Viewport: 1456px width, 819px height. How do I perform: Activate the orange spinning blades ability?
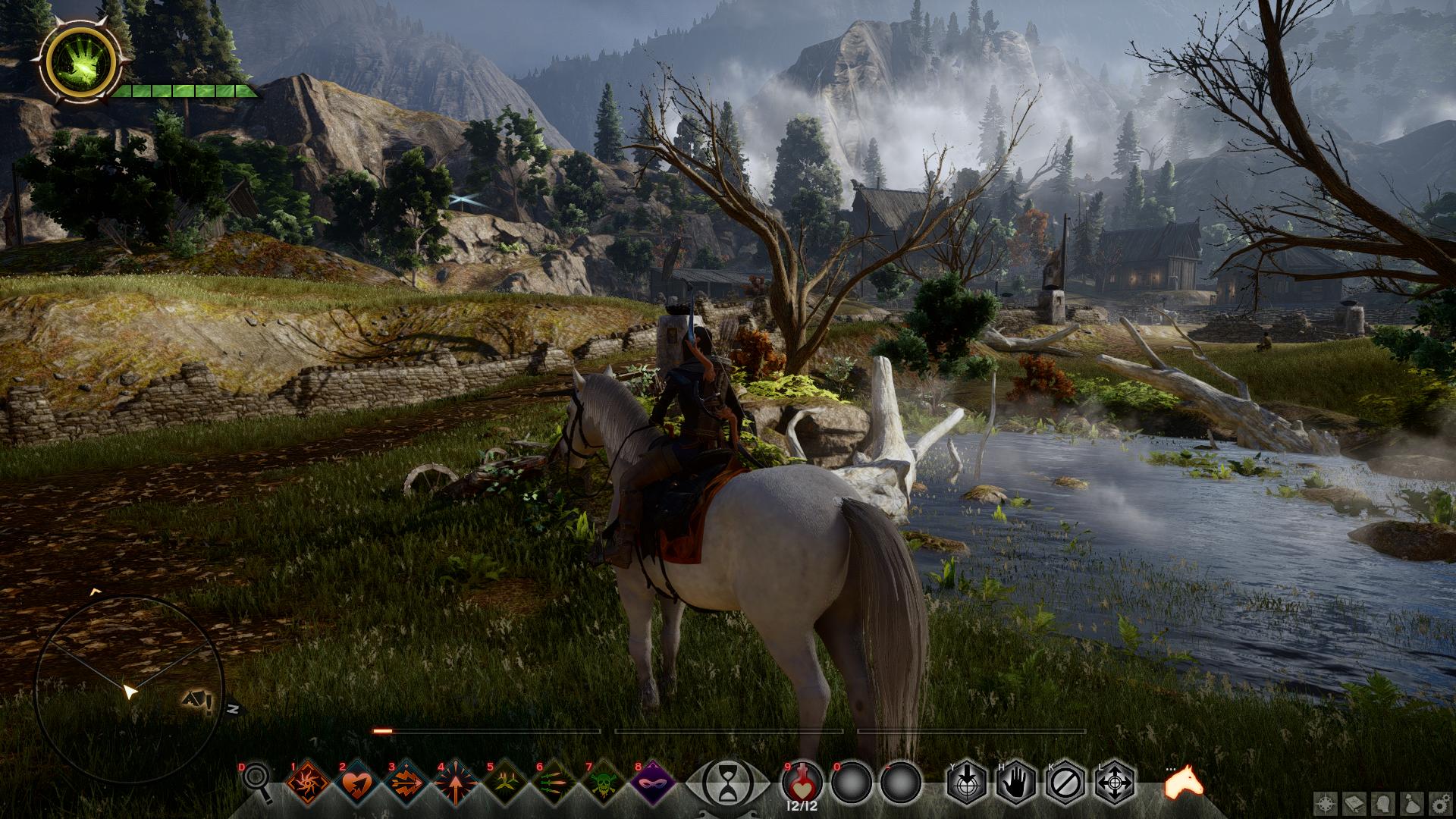click(309, 781)
